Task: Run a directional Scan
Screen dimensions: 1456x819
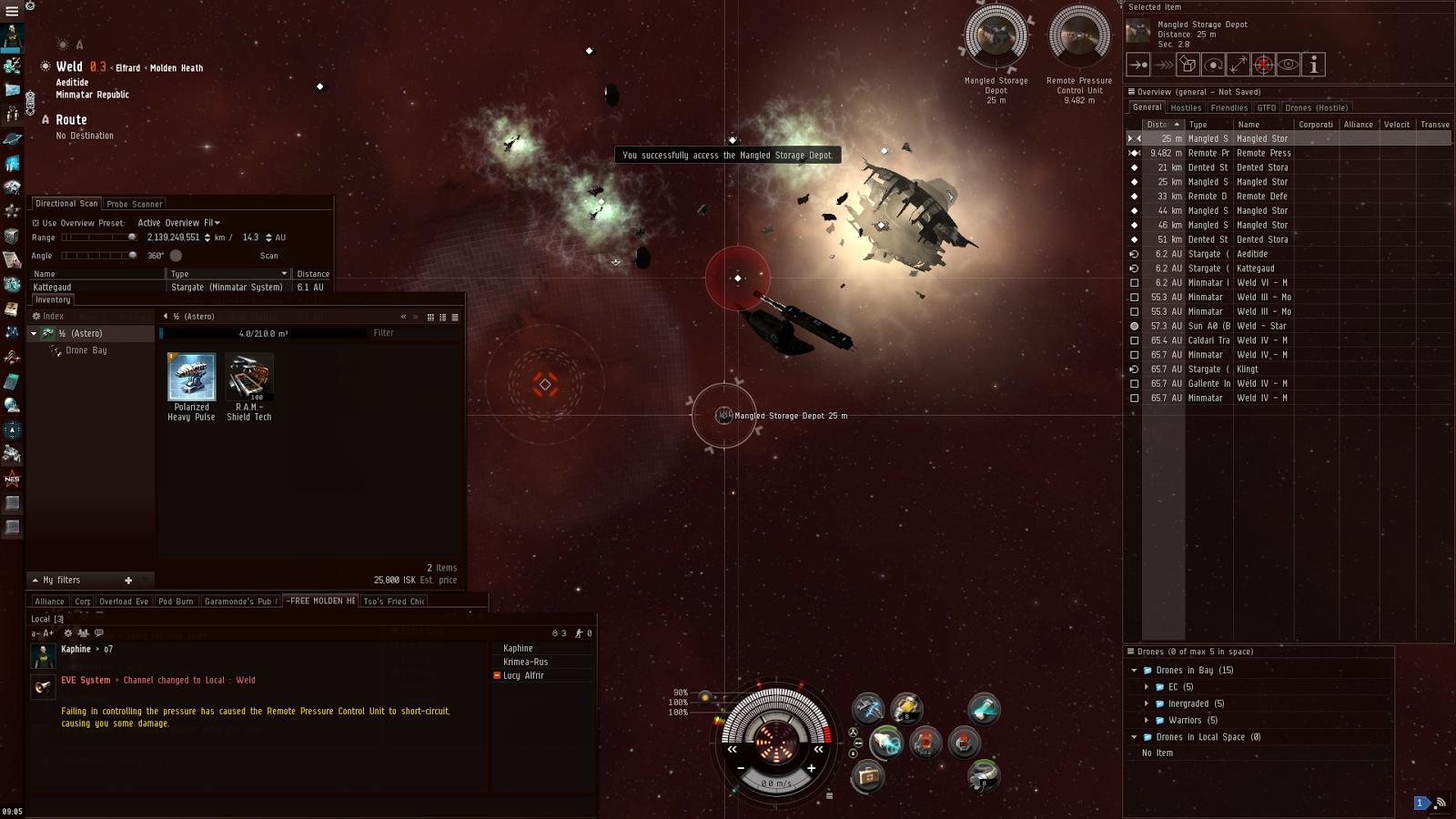Action: click(x=268, y=256)
